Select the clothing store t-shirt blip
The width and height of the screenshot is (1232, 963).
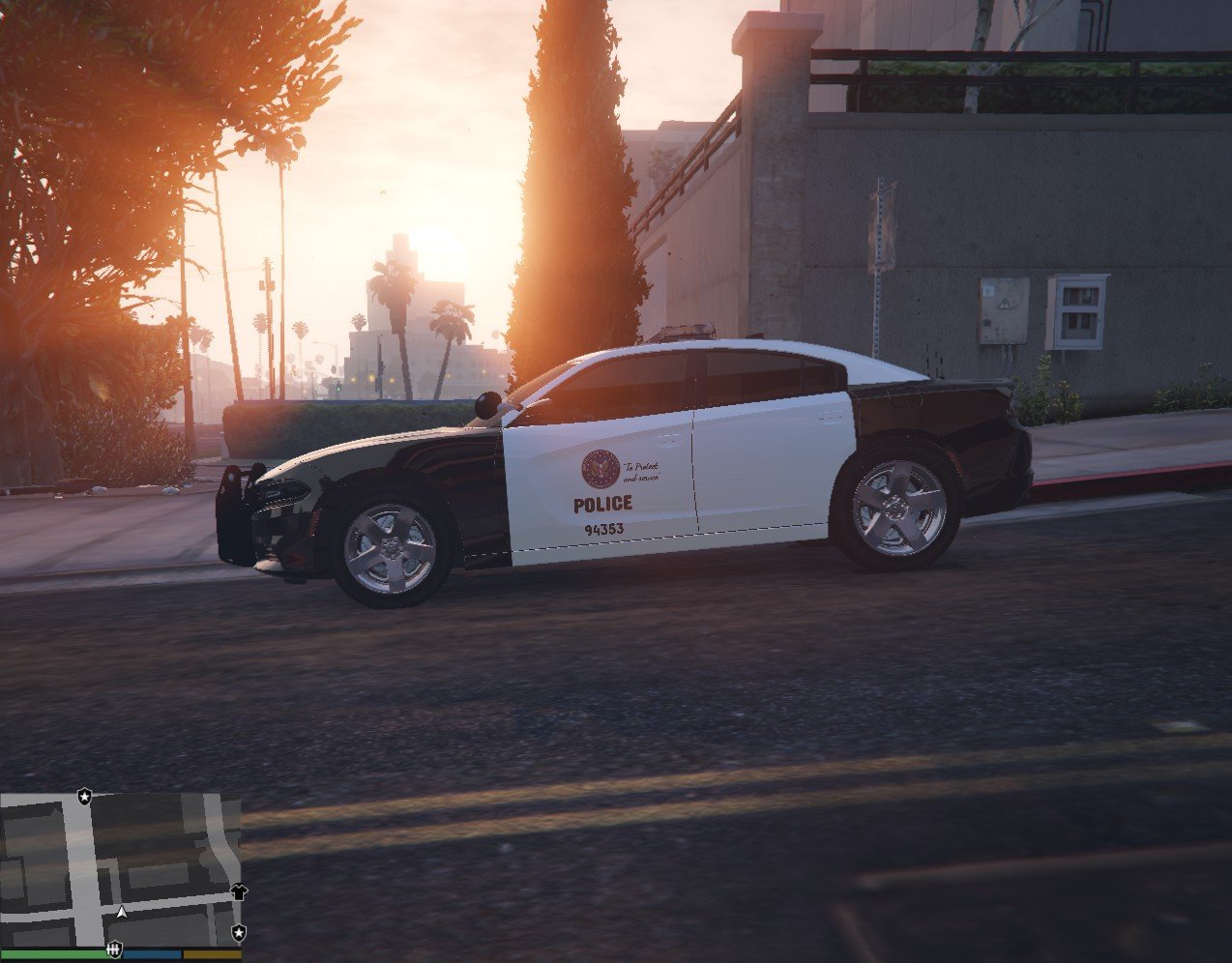tap(239, 891)
